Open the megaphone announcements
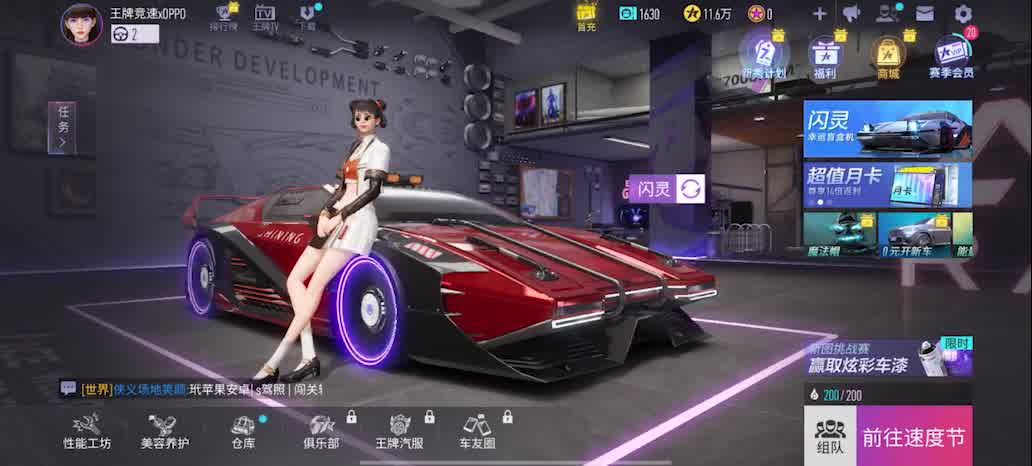Viewport: 1032px width, 466px height. (851, 14)
